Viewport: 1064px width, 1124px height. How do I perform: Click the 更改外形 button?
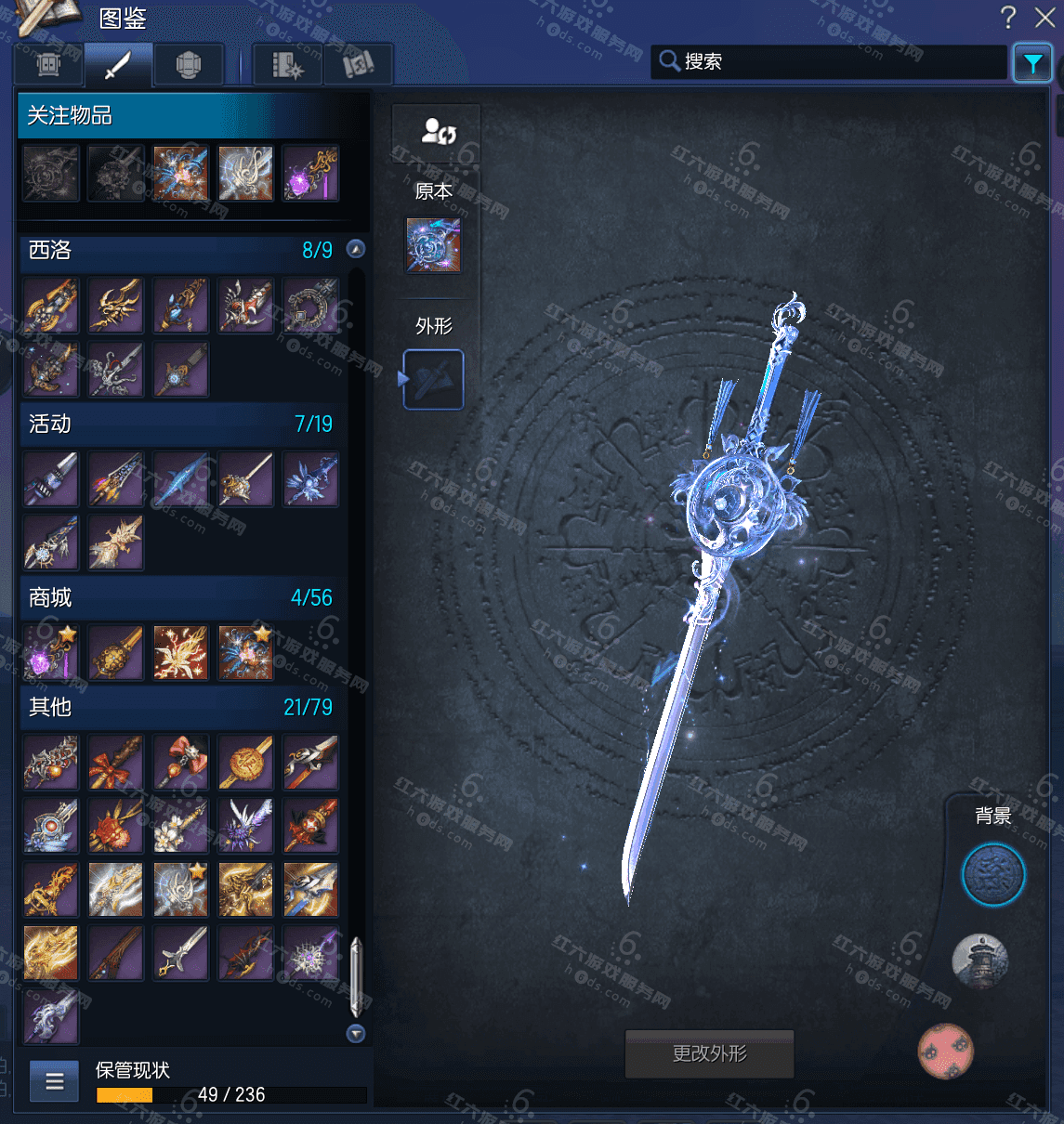pos(709,1053)
